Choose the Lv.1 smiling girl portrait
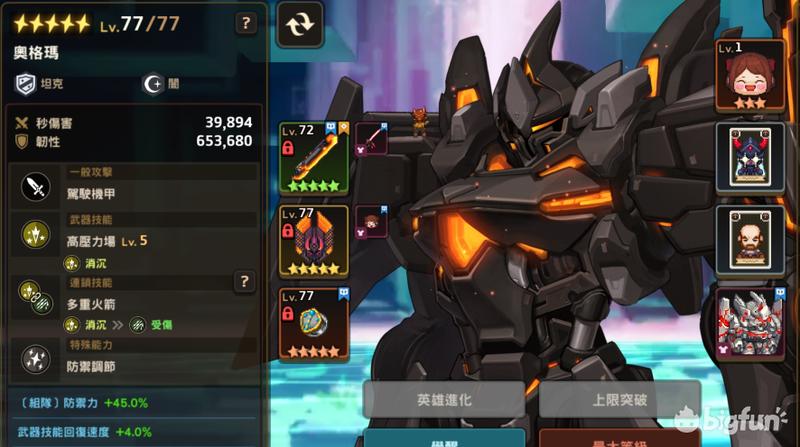This screenshot has width=800, height=447. 750,73
